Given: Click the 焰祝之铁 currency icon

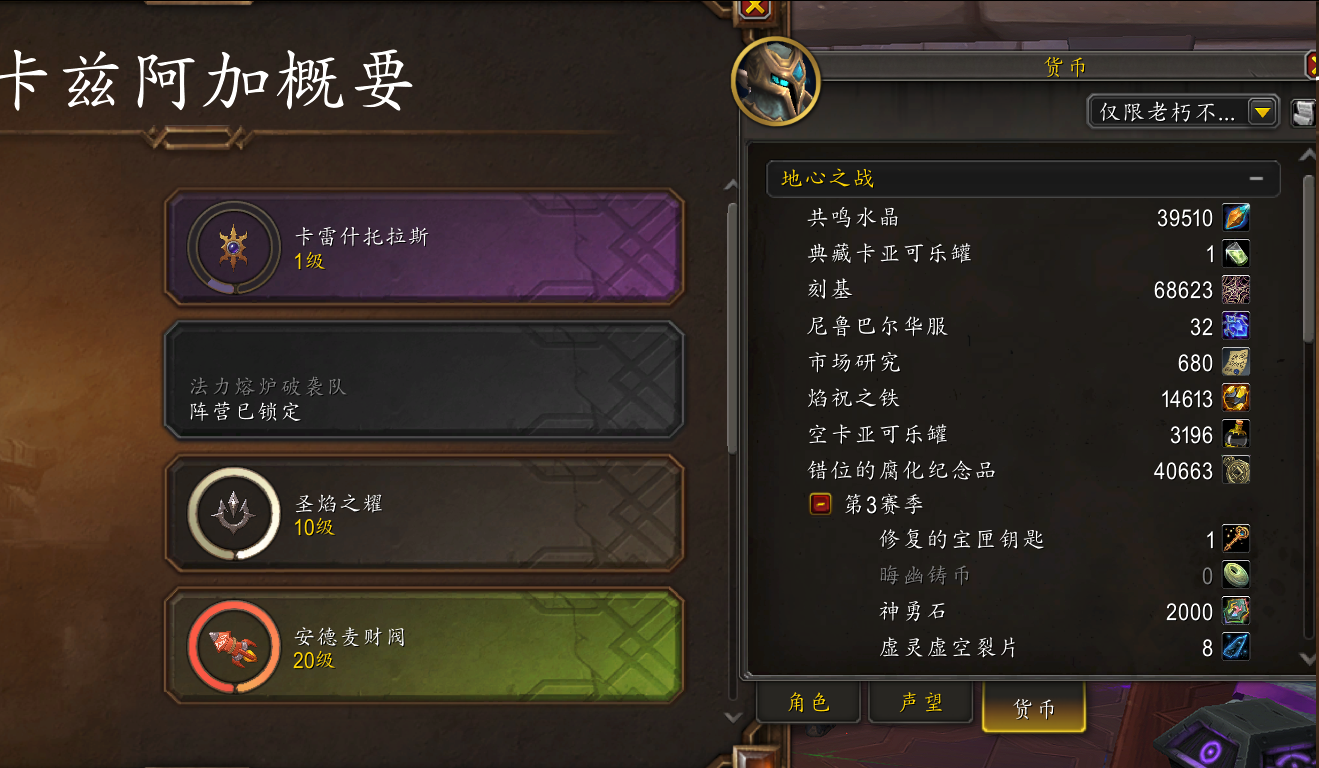Looking at the screenshot, I should (1236, 397).
